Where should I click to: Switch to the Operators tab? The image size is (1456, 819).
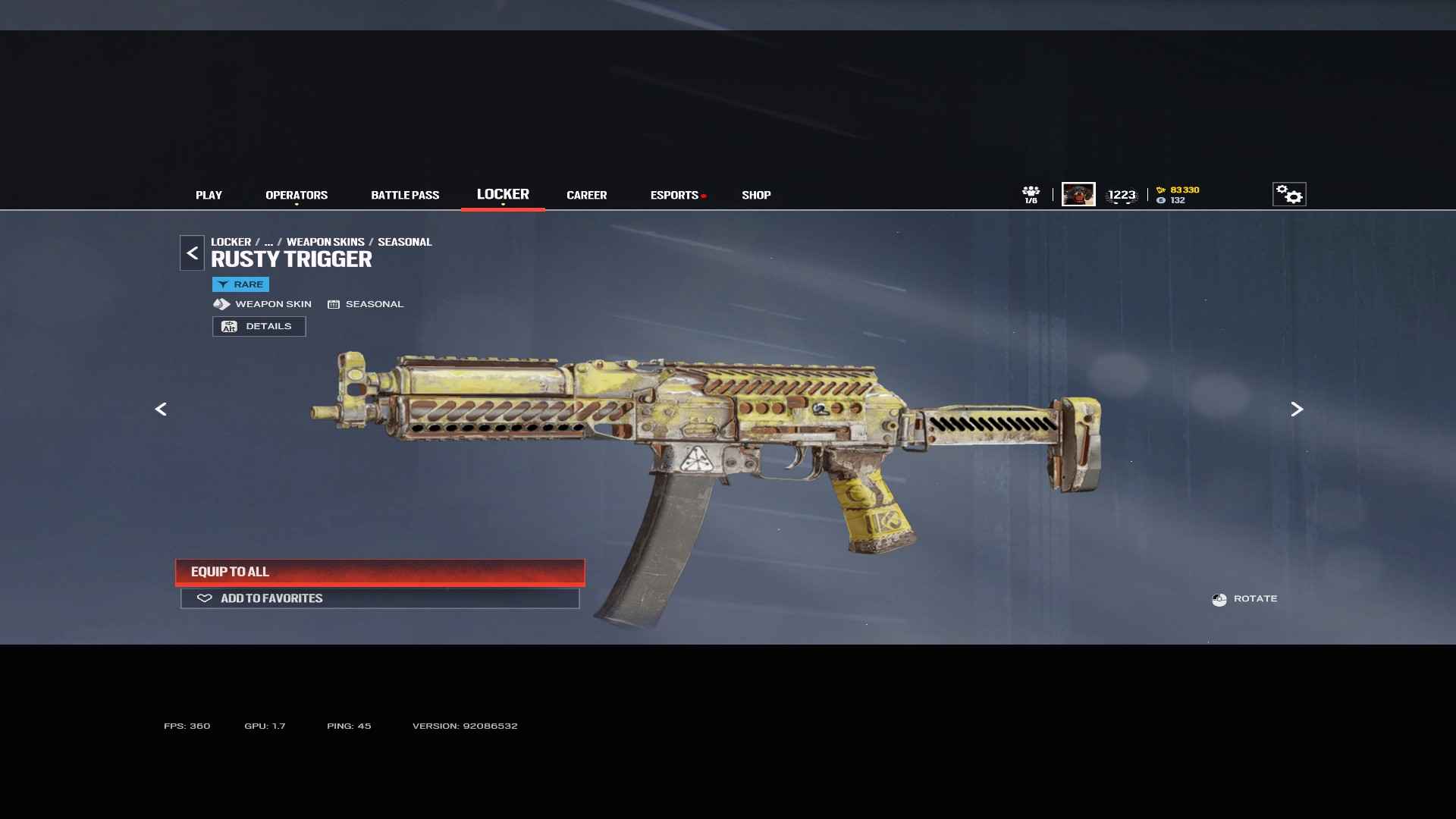tap(297, 195)
